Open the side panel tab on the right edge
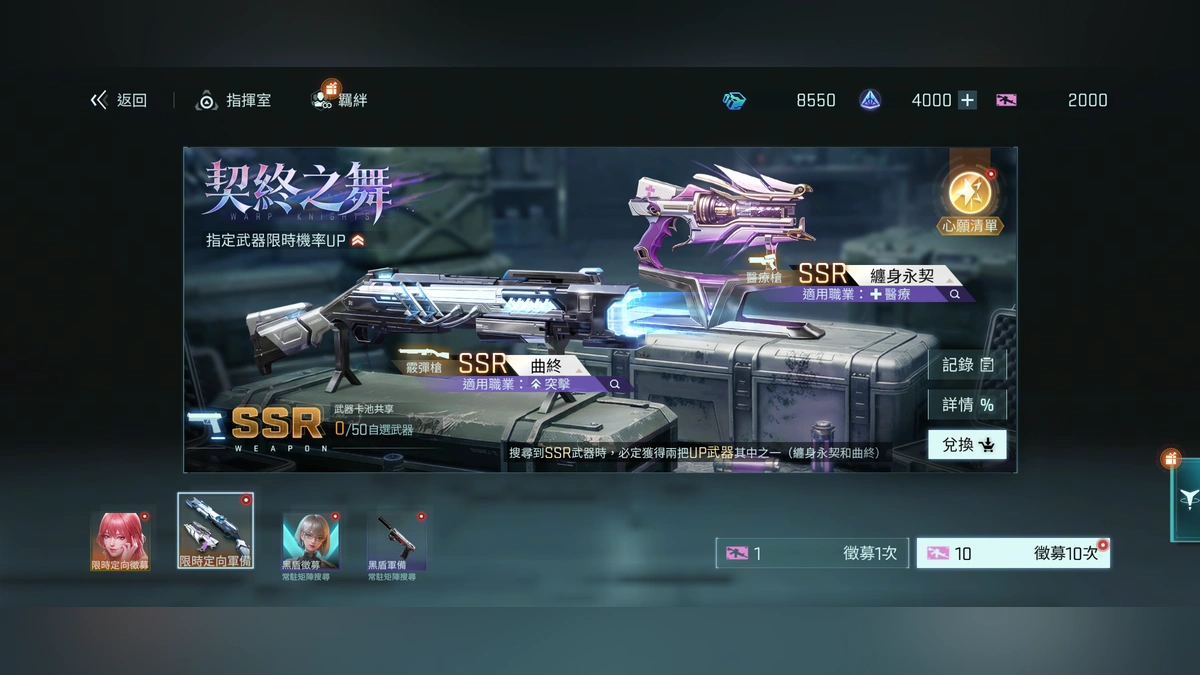Image resolution: width=1200 pixels, height=675 pixels. click(x=1186, y=500)
